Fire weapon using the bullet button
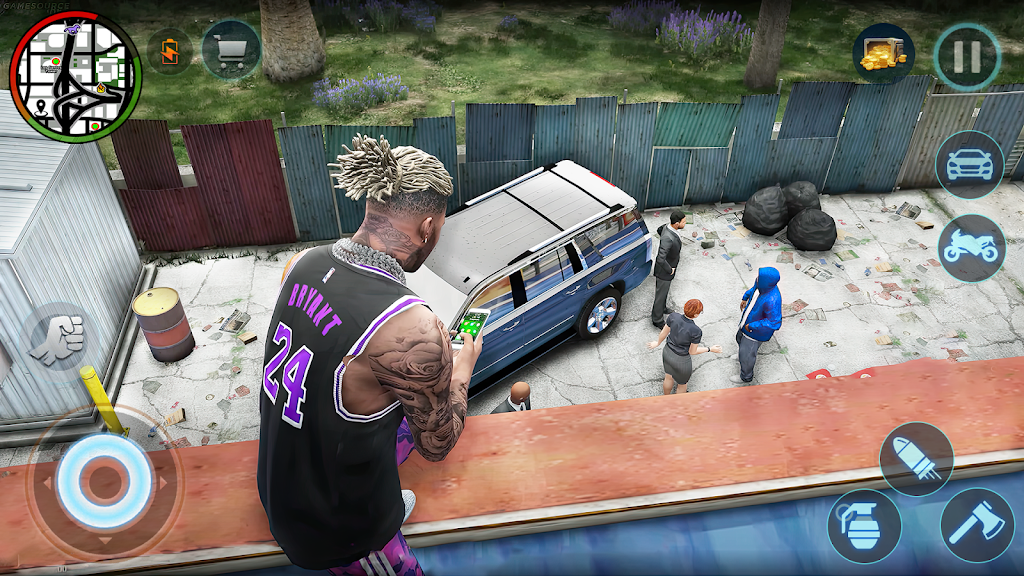 click(x=916, y=459)
